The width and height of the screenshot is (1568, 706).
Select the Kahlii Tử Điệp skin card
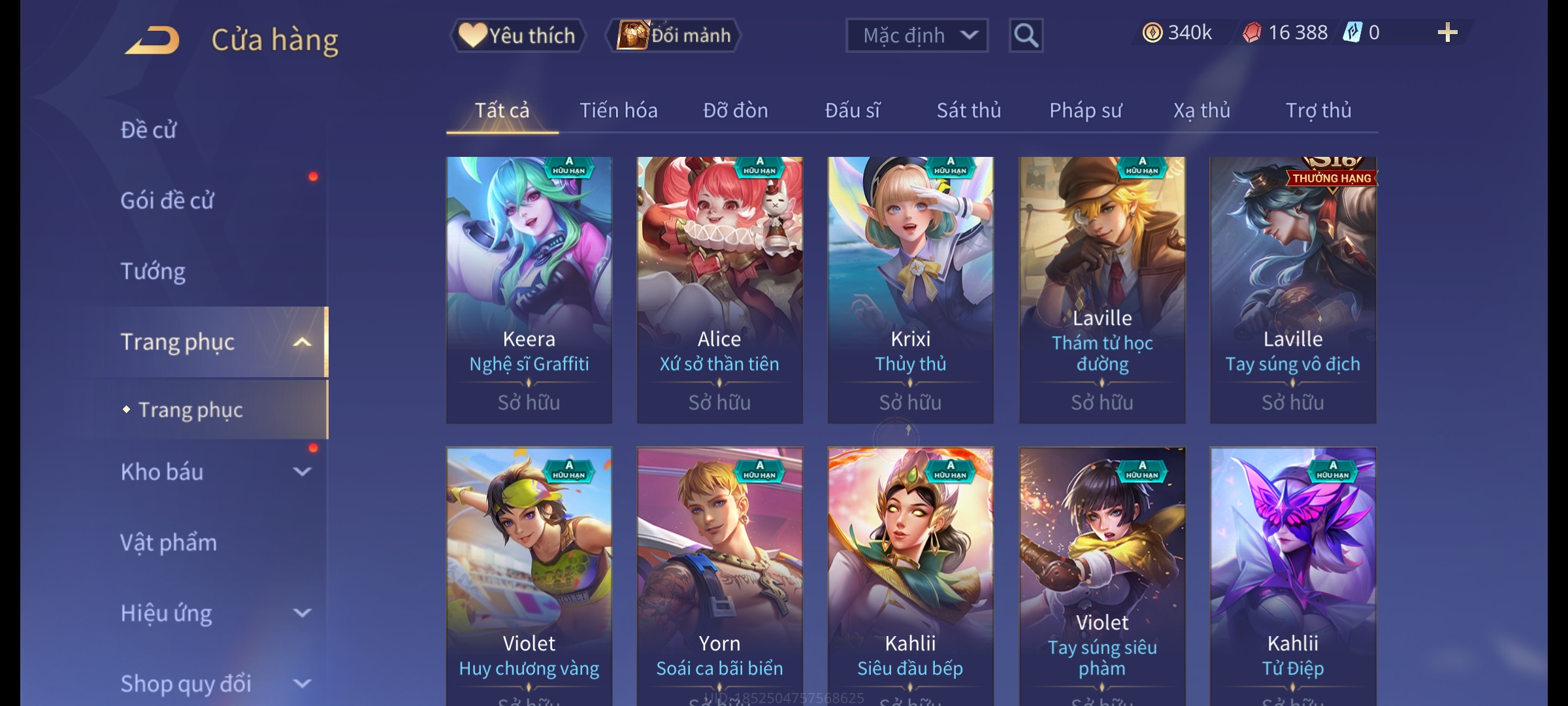[1292, 575]
